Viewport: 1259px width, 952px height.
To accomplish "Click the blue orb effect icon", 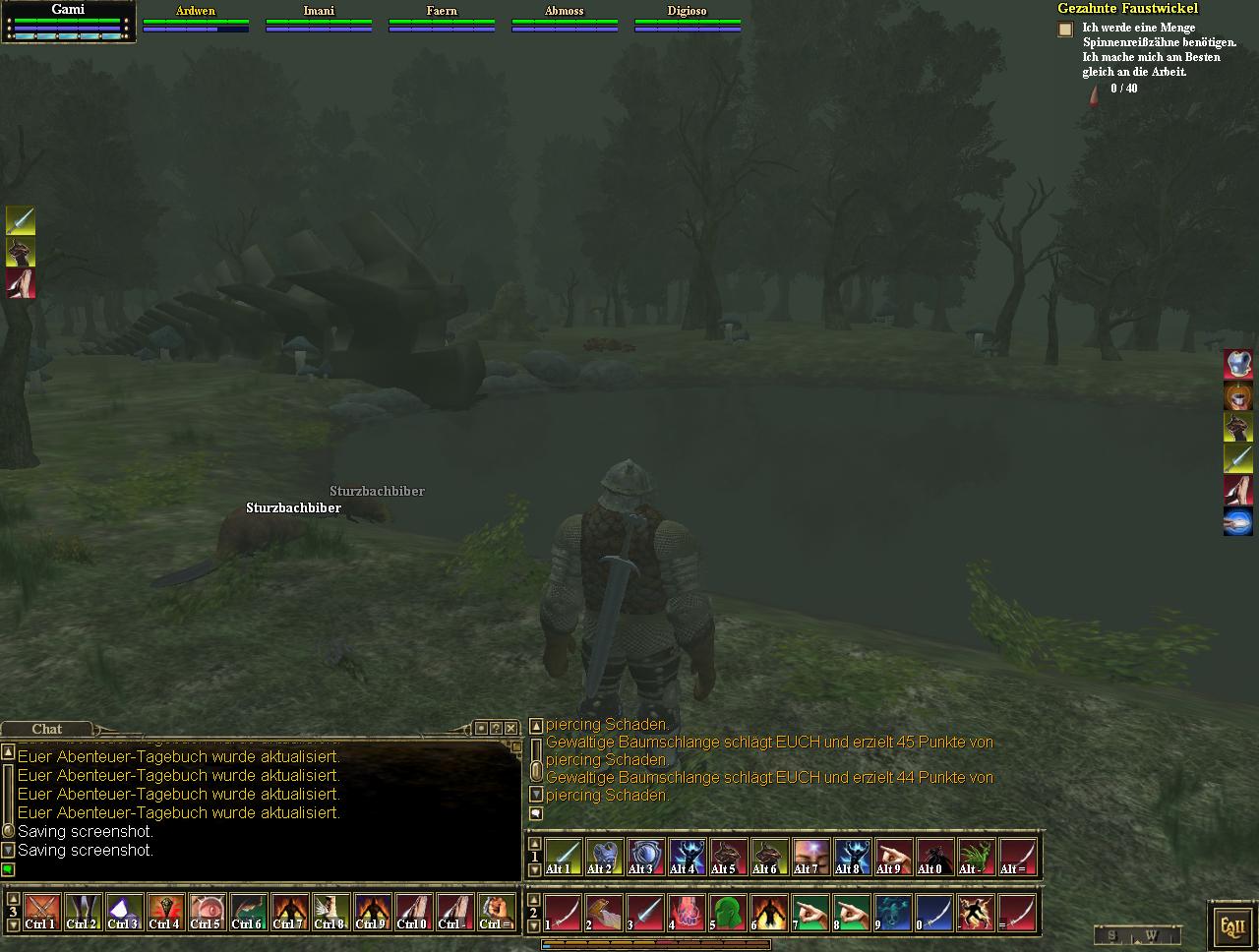I will [1237, 521].
